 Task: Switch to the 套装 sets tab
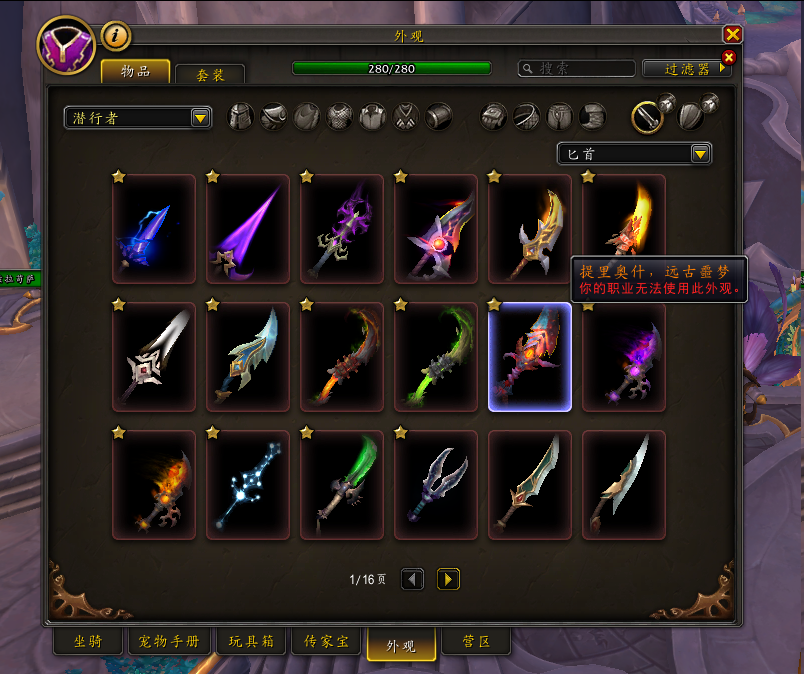tap(210, 74)
